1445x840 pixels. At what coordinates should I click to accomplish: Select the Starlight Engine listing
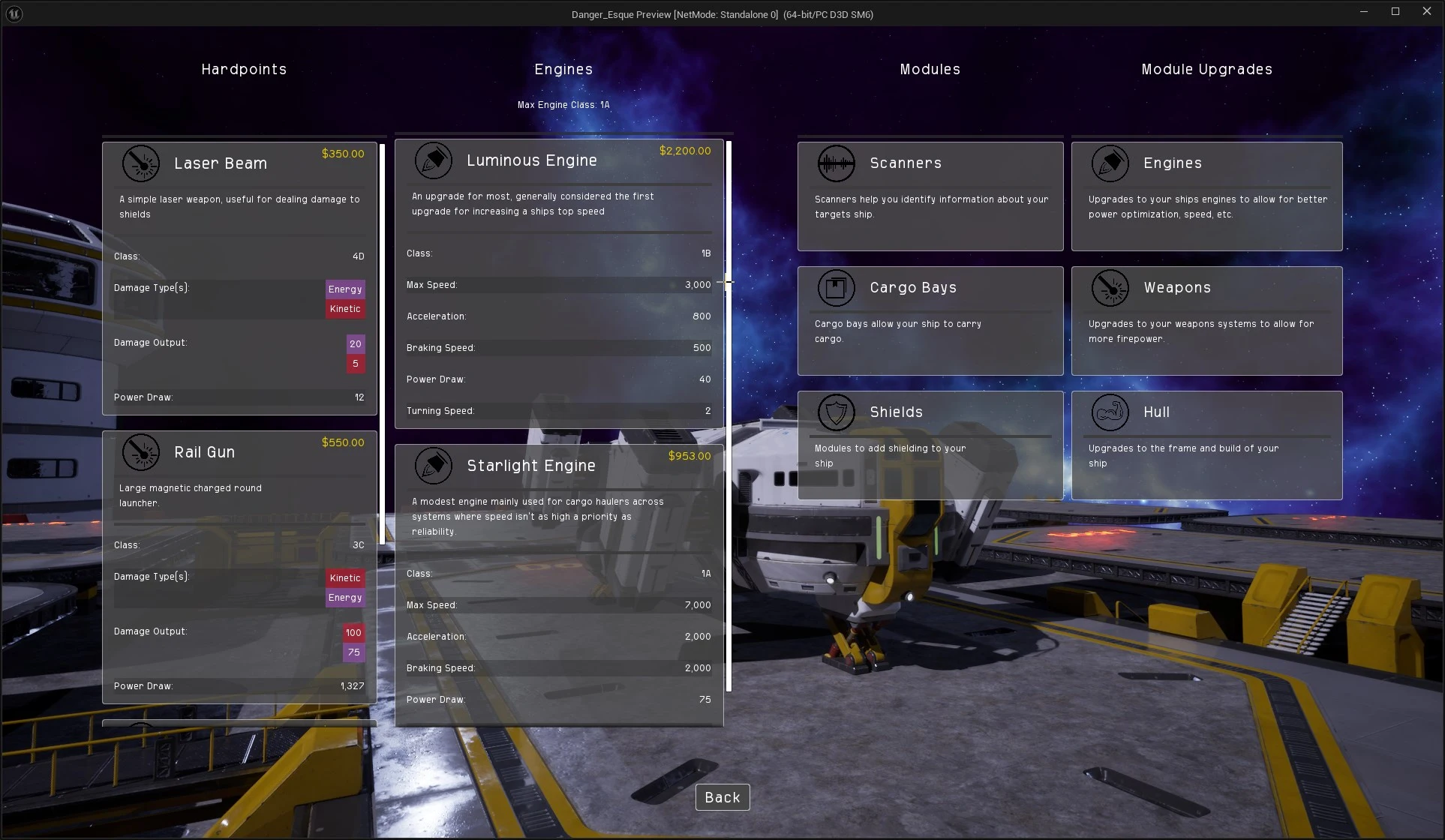coord(559,585)
